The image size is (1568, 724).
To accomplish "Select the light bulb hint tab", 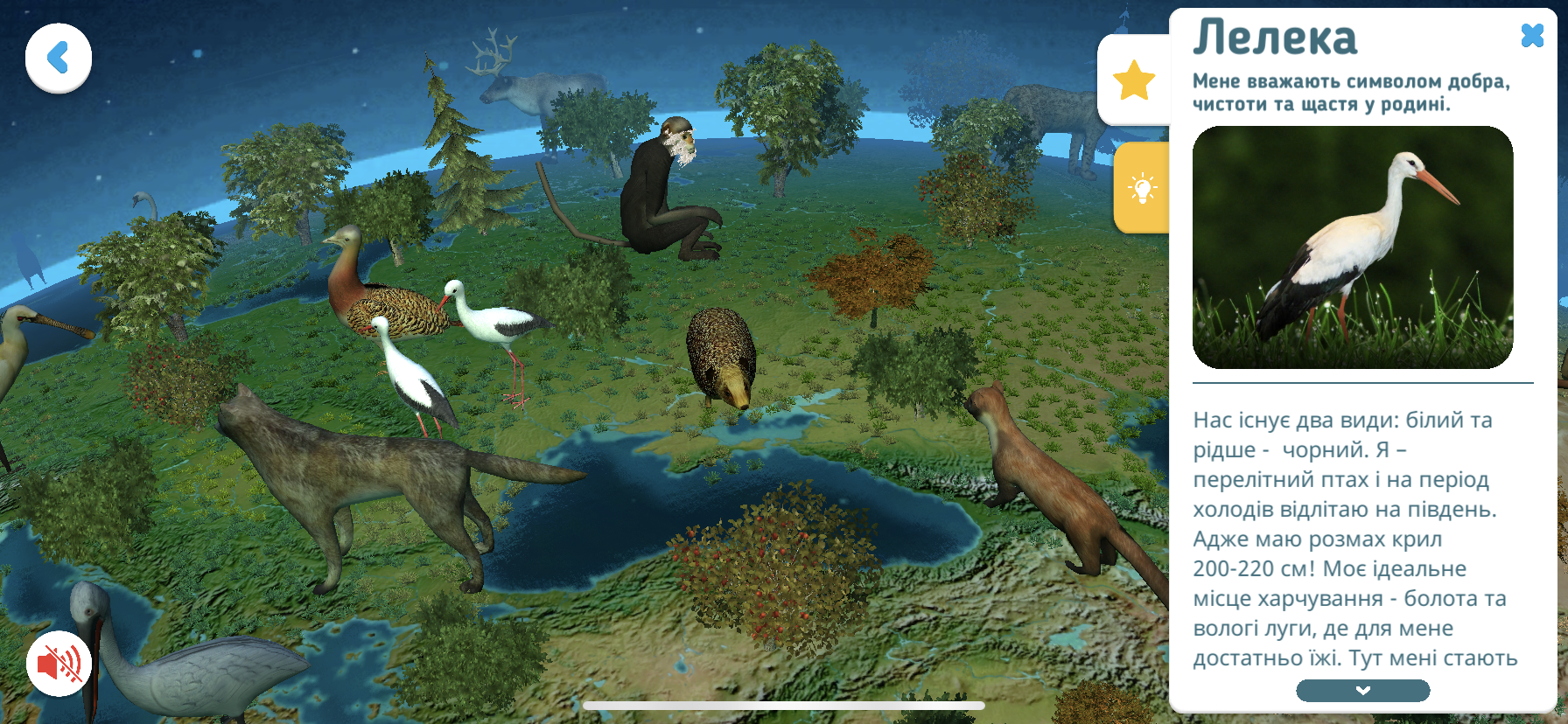I will [x=1142, y=188].
